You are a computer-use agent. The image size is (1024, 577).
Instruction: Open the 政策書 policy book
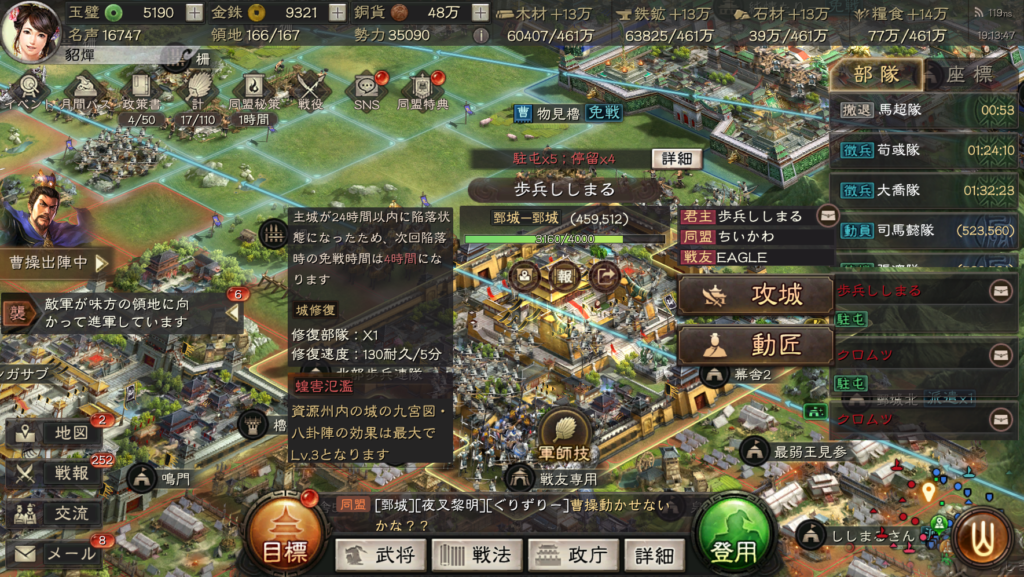click(139, 92)
